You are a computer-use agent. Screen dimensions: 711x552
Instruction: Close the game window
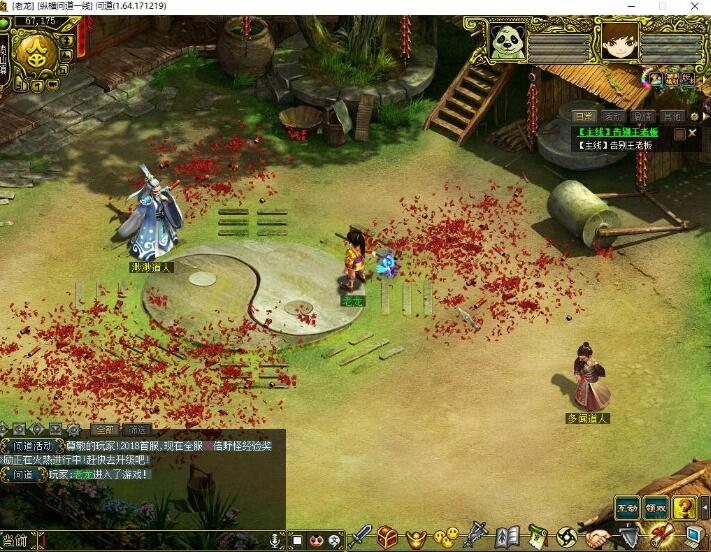point(693,6)
